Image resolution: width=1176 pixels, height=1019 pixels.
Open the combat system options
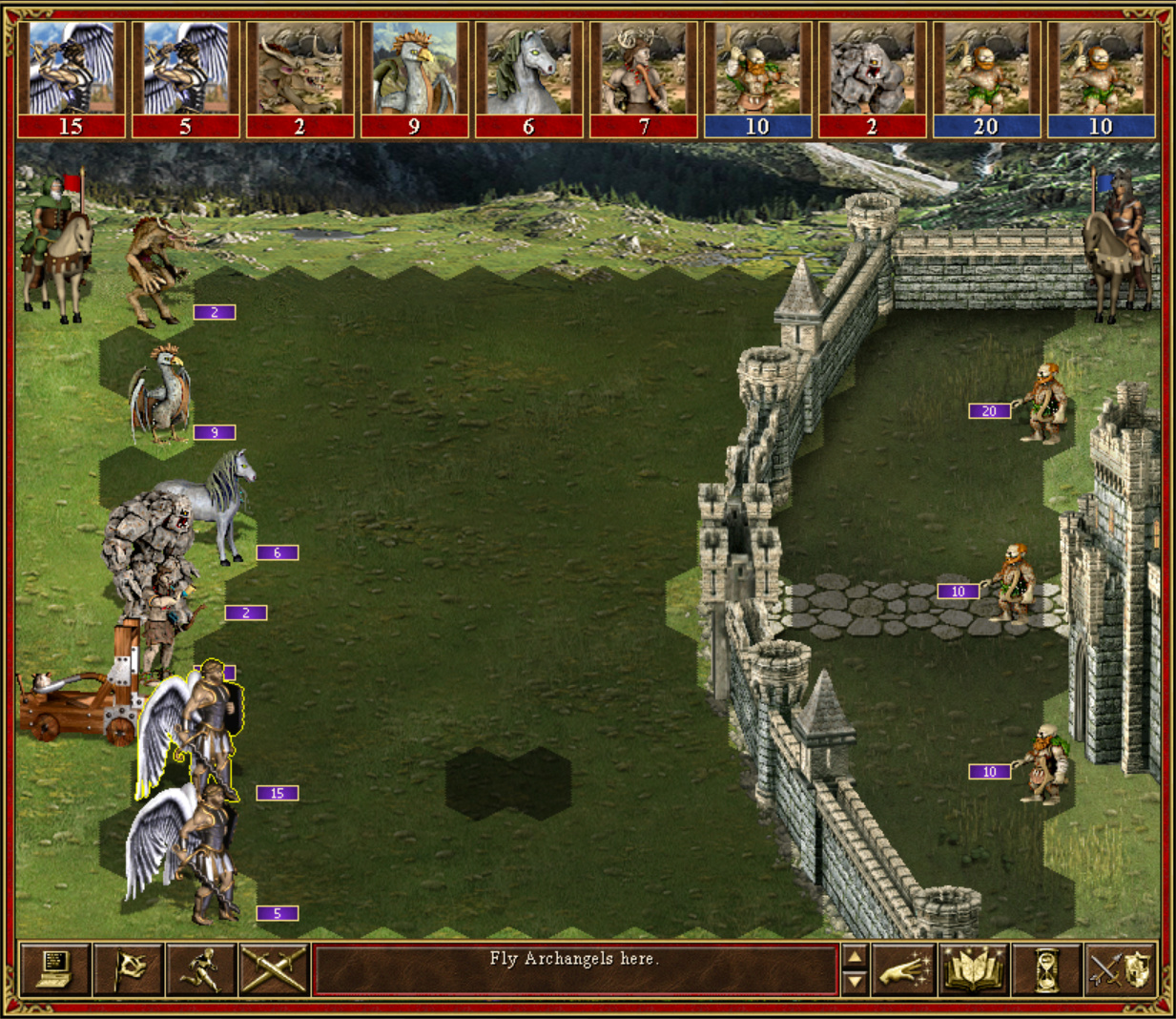pyautogui.click(x=55, y=969)
